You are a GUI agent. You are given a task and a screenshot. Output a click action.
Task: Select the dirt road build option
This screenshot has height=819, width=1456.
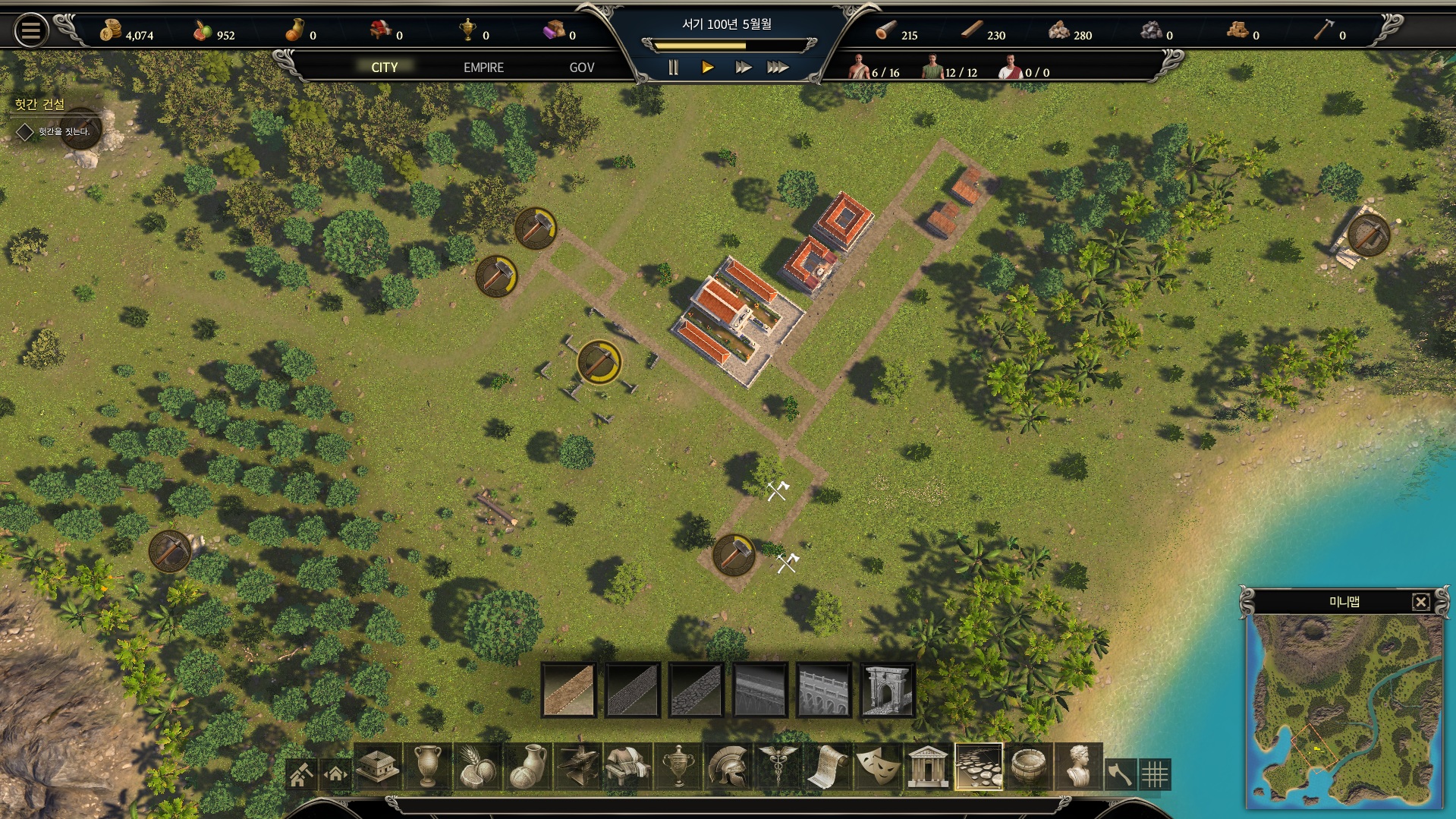(568, 690)
